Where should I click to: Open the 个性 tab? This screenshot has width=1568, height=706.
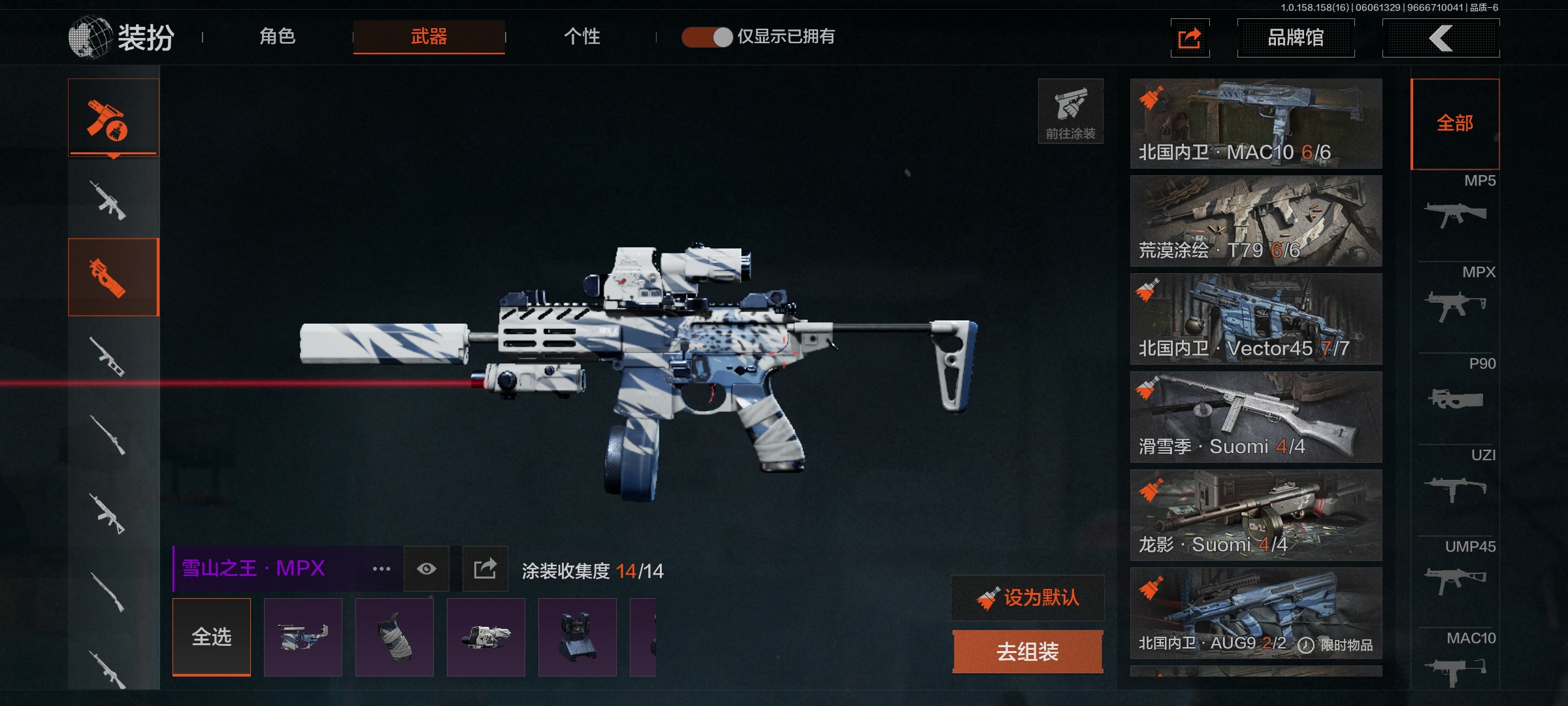tap(581, 37)
